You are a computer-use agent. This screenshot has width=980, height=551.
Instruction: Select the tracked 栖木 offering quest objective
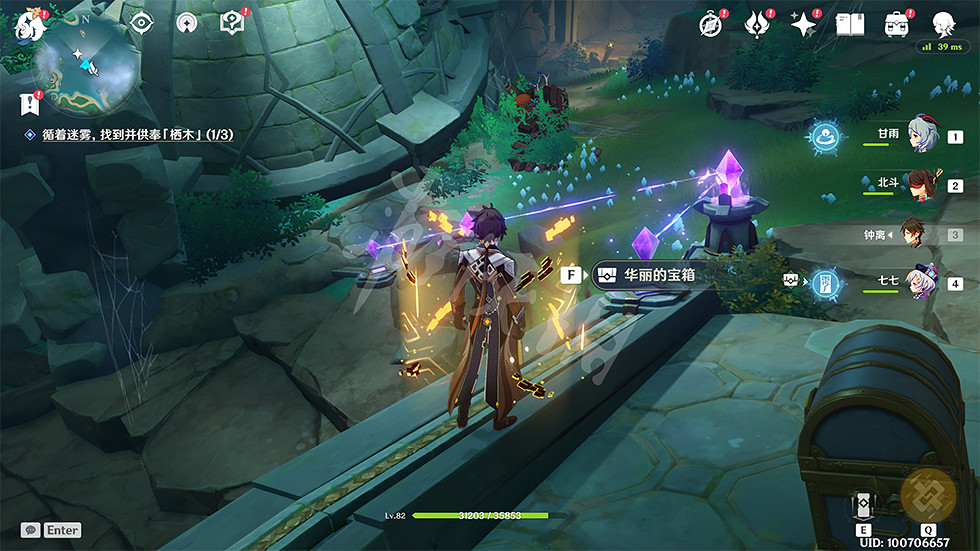coord(135,134)
